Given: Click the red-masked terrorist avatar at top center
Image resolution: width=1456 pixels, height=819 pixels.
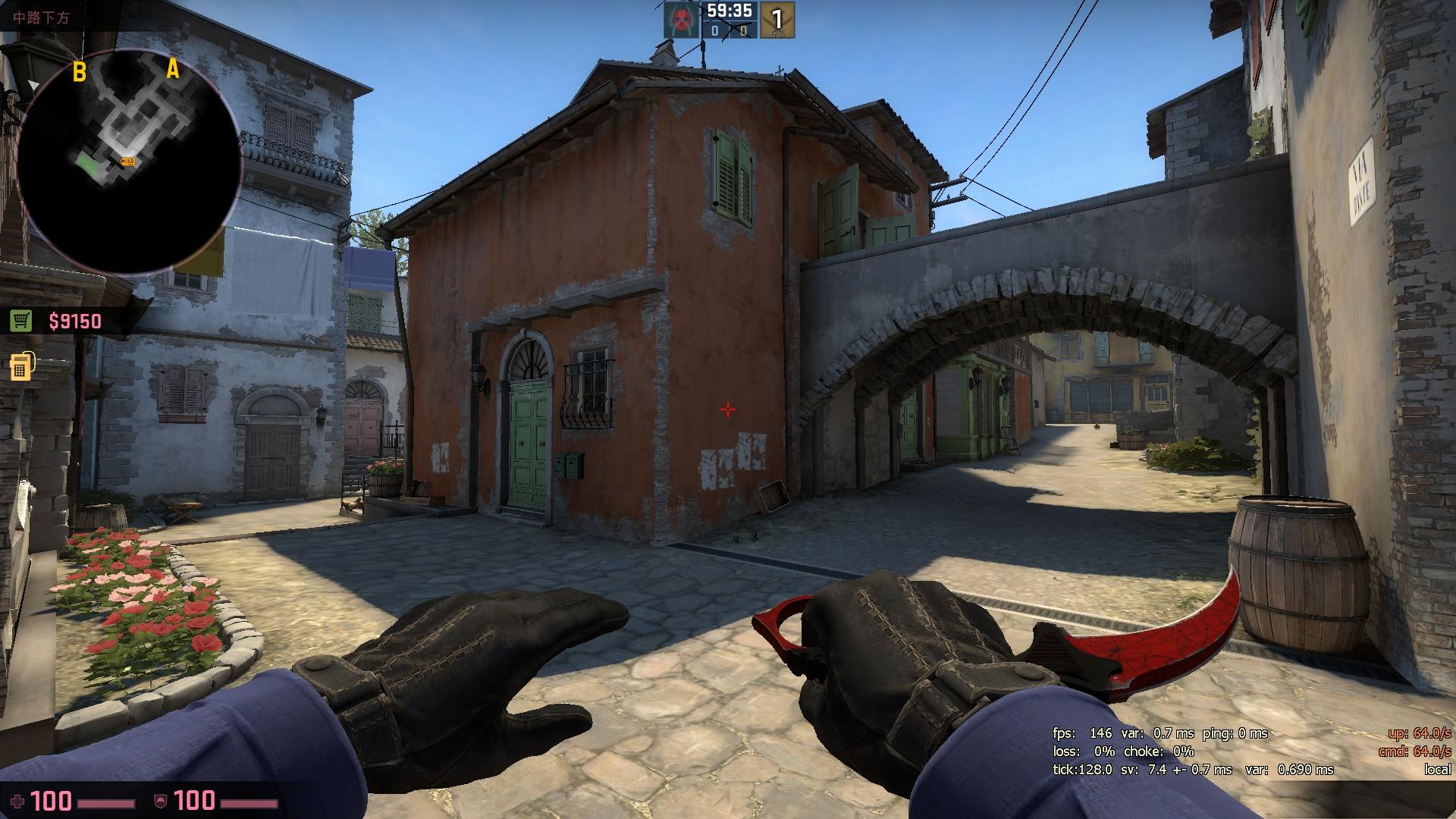Looking at the screenshot, I should point(680,20).
